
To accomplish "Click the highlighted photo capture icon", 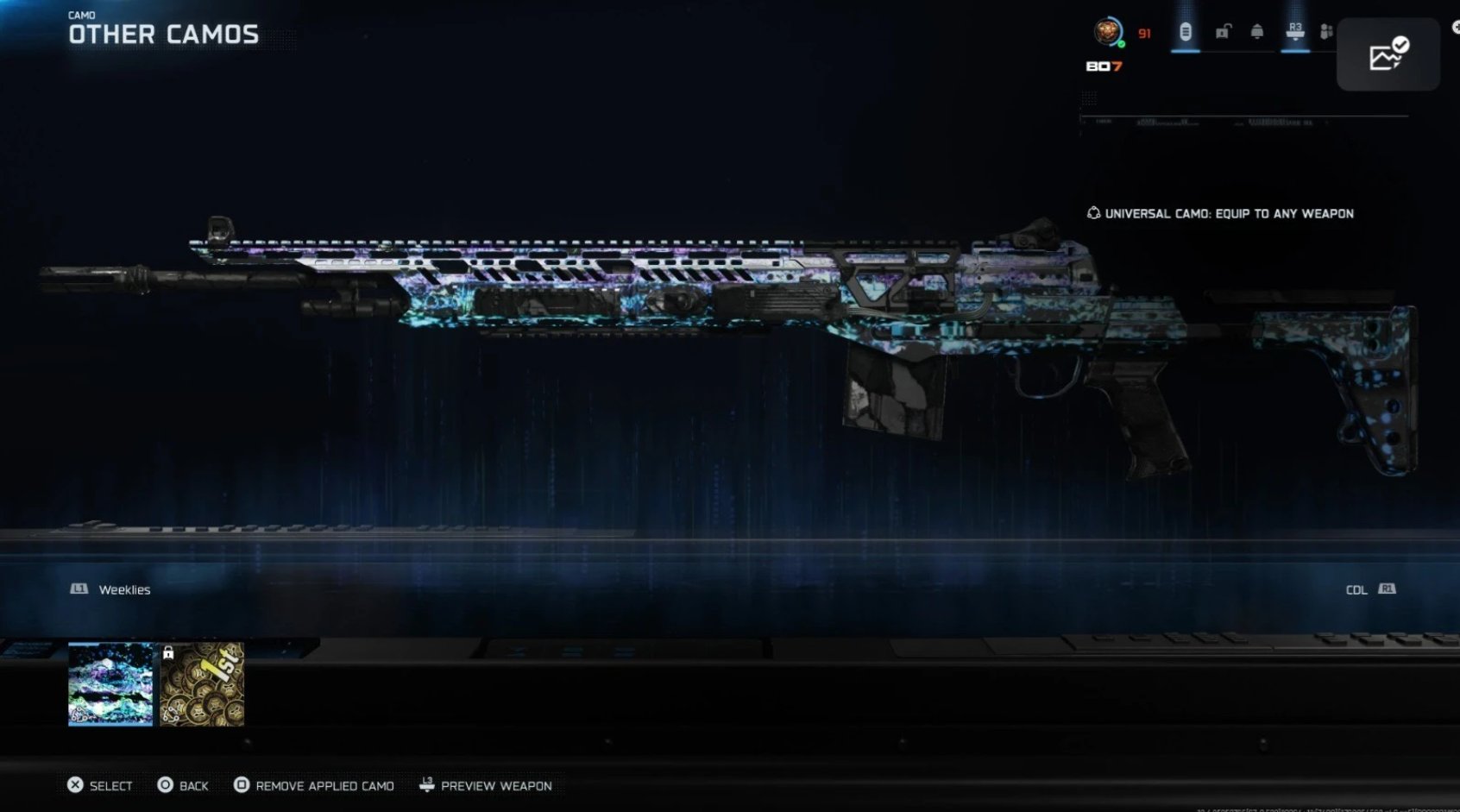I will [x=1388, y=55].
